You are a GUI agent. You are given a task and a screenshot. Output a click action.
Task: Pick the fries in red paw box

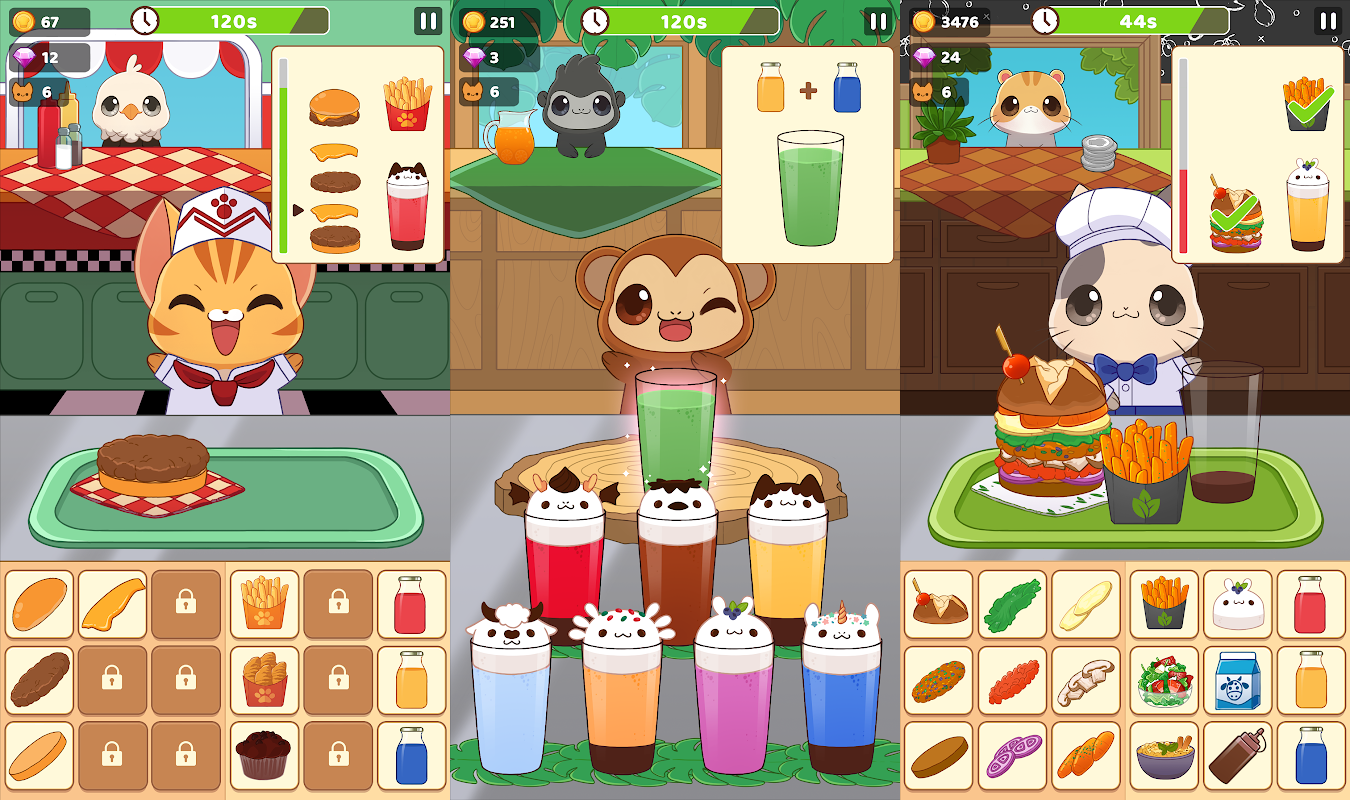pos(264,604)
